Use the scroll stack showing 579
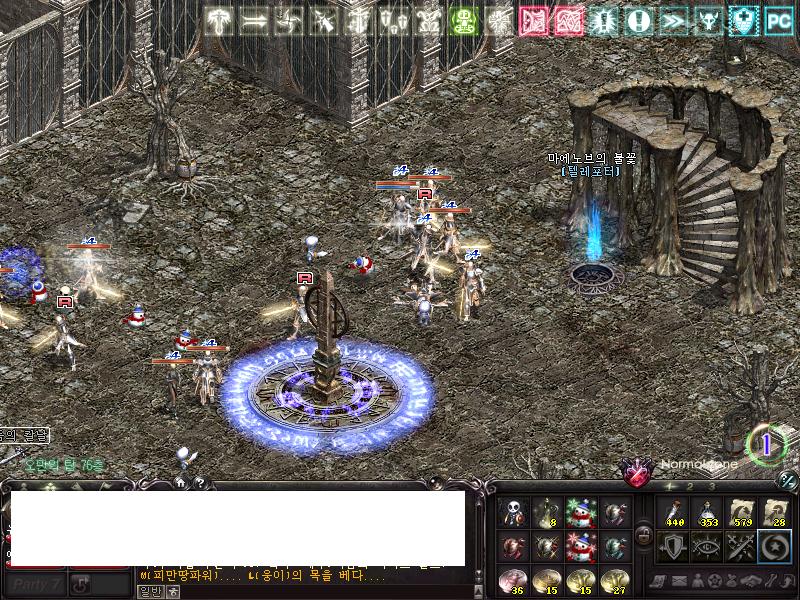The image size is (800, 600). coord(742,513)
